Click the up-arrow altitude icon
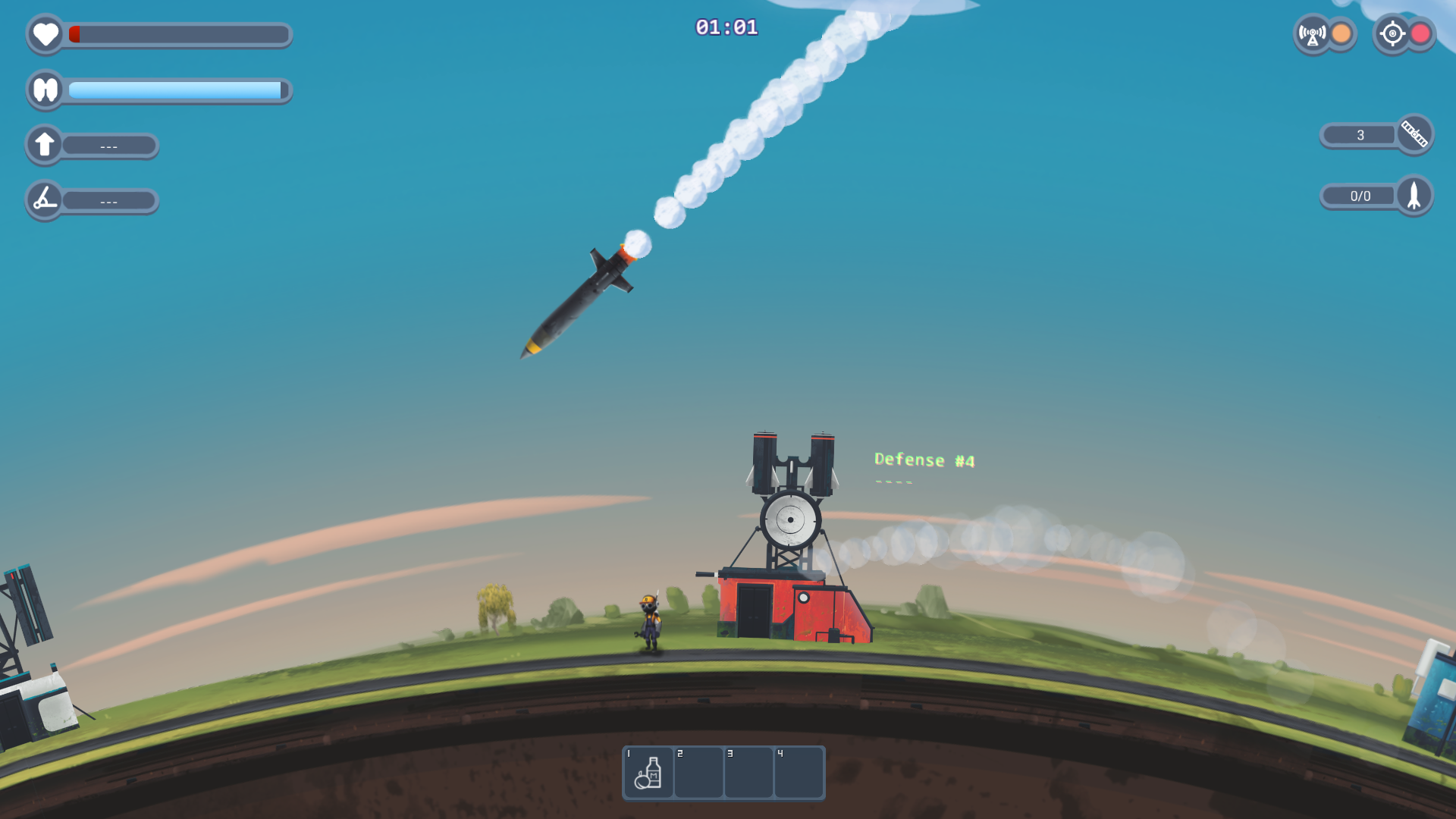This screenshot has width=1456, height=819. coord(45,144)
